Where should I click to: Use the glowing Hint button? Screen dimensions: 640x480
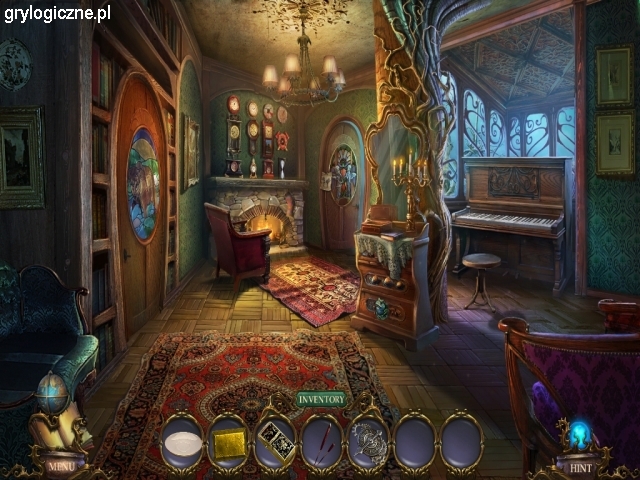coord(581,466)
